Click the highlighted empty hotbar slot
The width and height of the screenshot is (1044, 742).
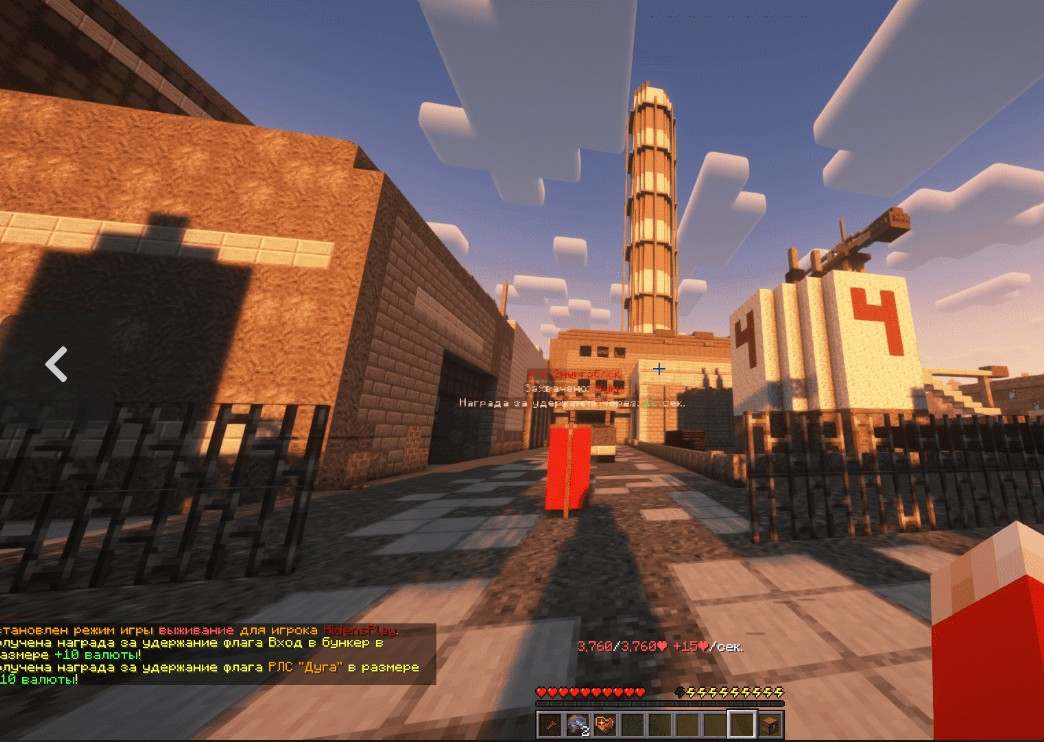[741, 724]
